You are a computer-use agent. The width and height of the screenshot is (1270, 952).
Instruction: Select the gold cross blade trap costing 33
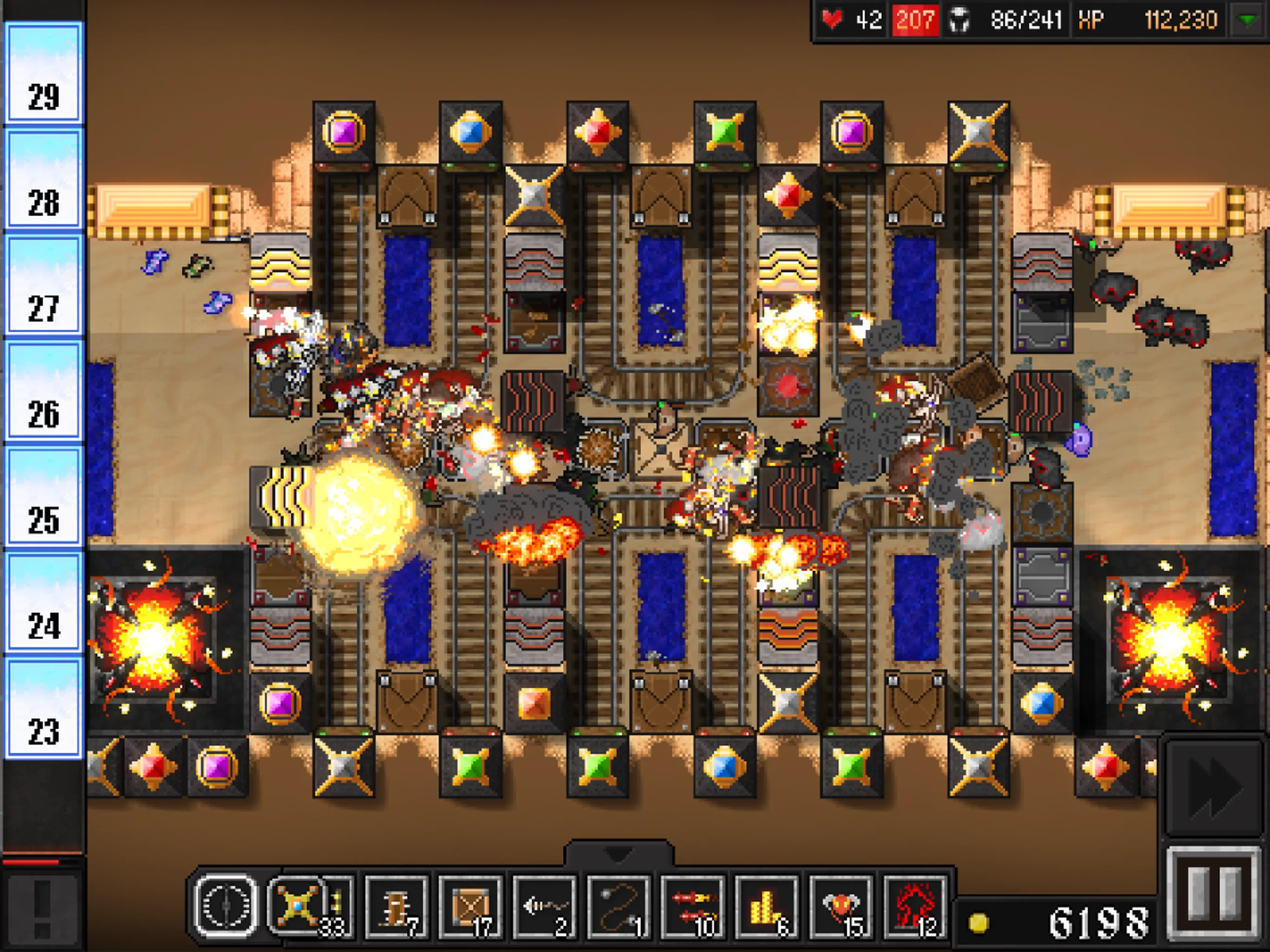pyautogui.click(x=298, y=906)
